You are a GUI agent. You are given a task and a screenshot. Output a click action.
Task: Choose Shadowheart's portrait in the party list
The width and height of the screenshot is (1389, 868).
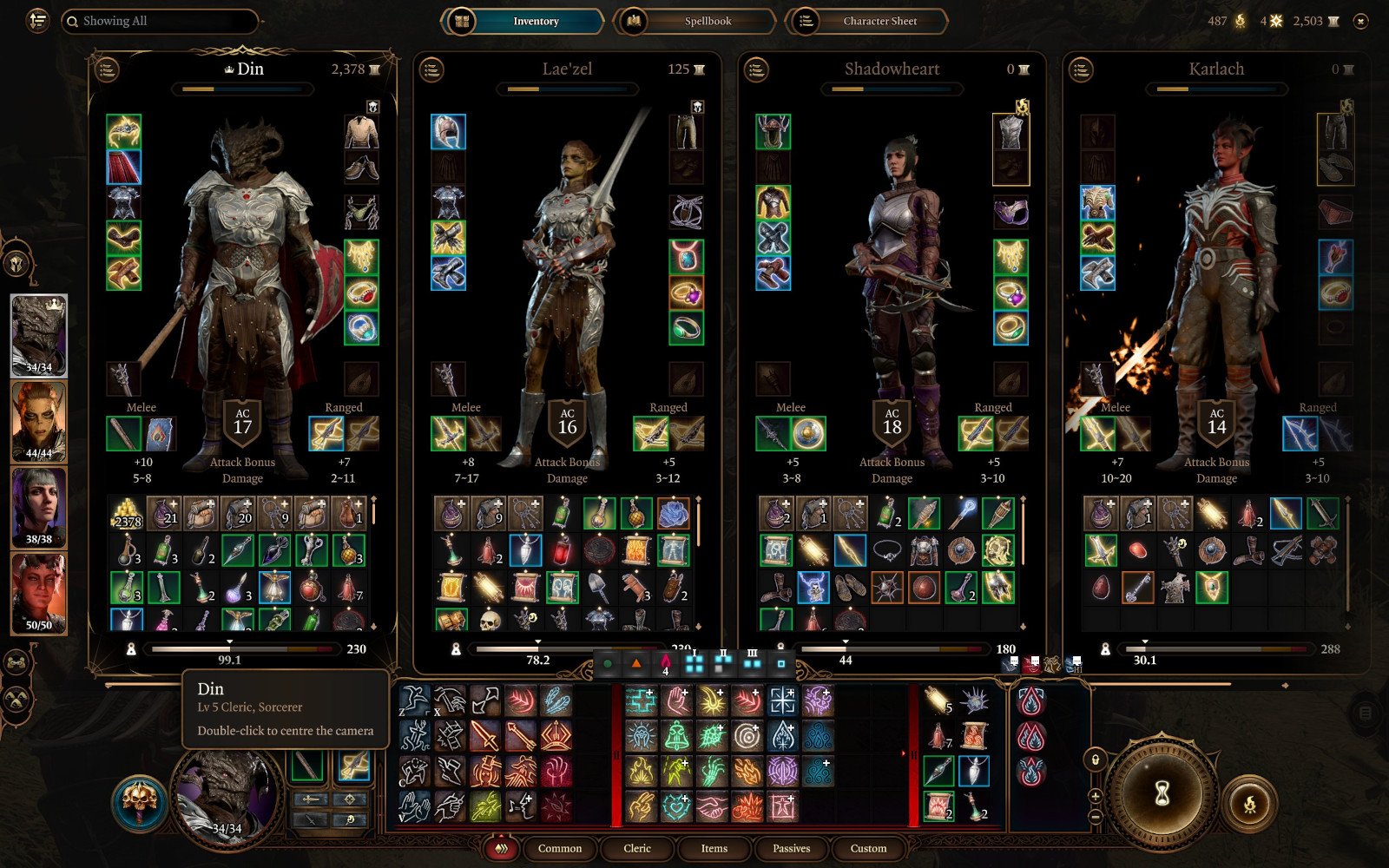pyautogui.click(x=39, y=508)
